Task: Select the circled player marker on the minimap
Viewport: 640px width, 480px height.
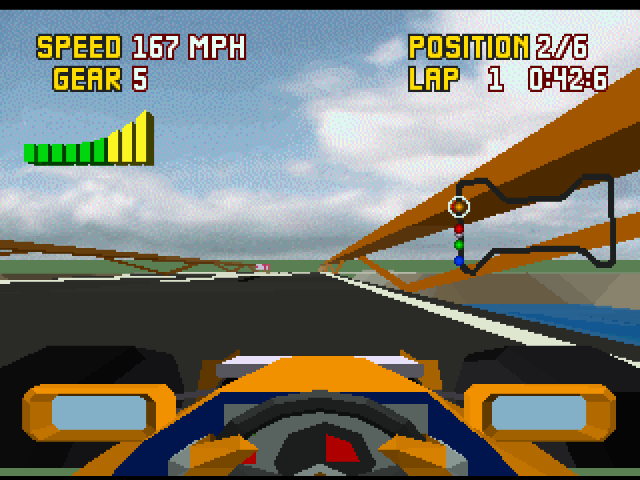Action: (458, 206)
